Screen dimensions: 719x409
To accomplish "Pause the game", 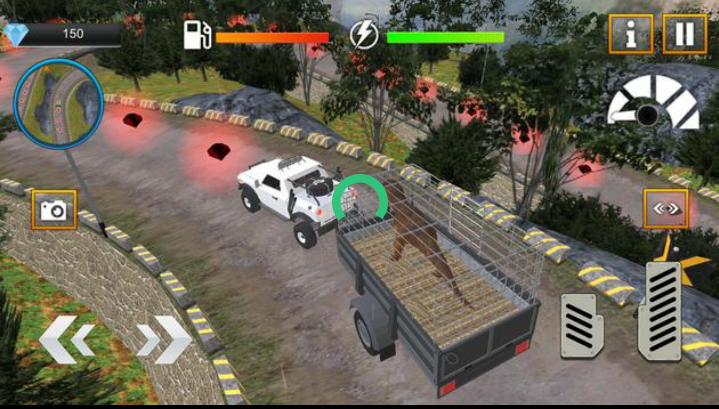I will click(684, 34).
